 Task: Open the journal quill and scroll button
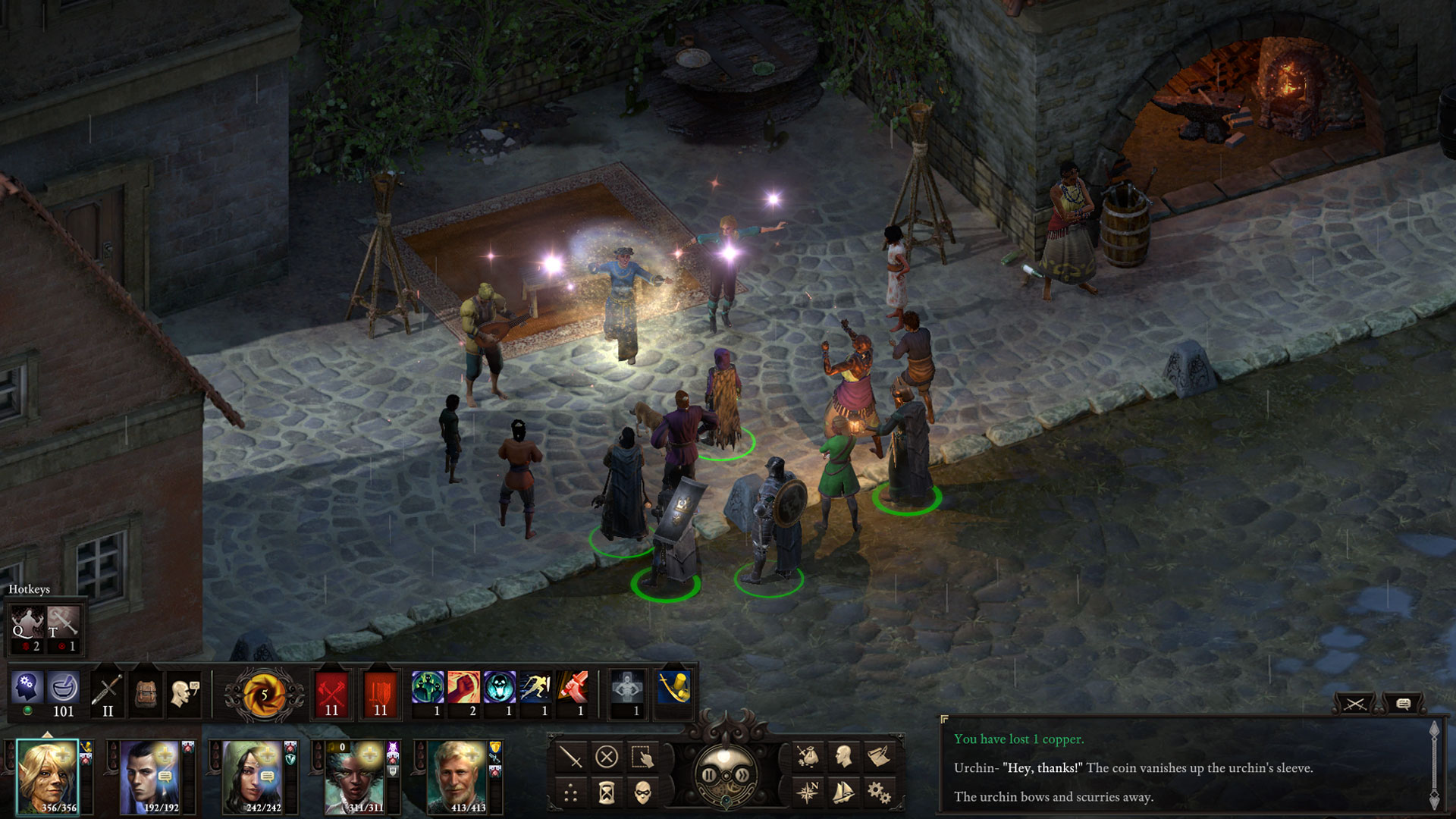point(879,757)
